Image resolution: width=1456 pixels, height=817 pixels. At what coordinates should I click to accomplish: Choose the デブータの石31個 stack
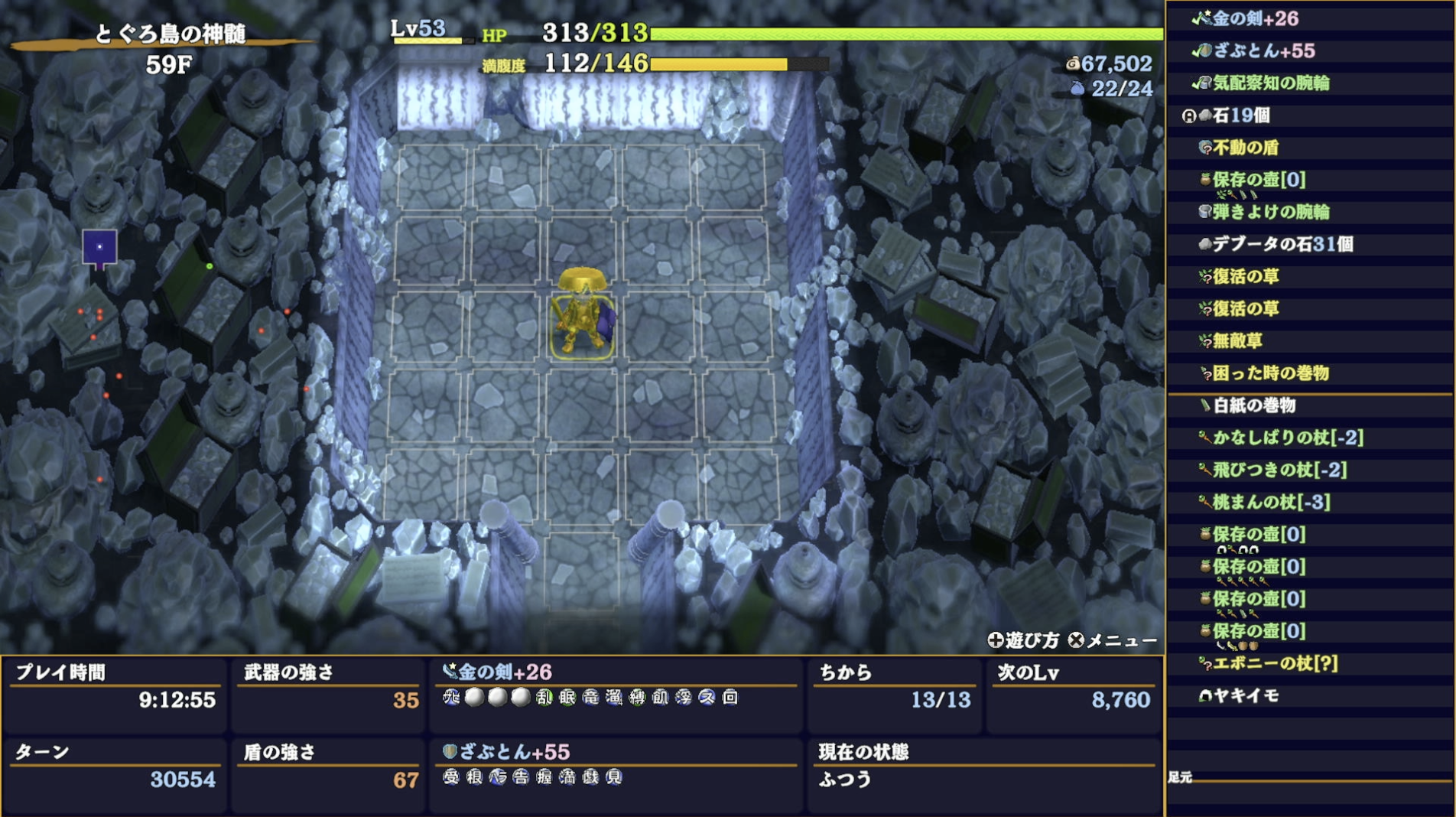[1282, 244]
